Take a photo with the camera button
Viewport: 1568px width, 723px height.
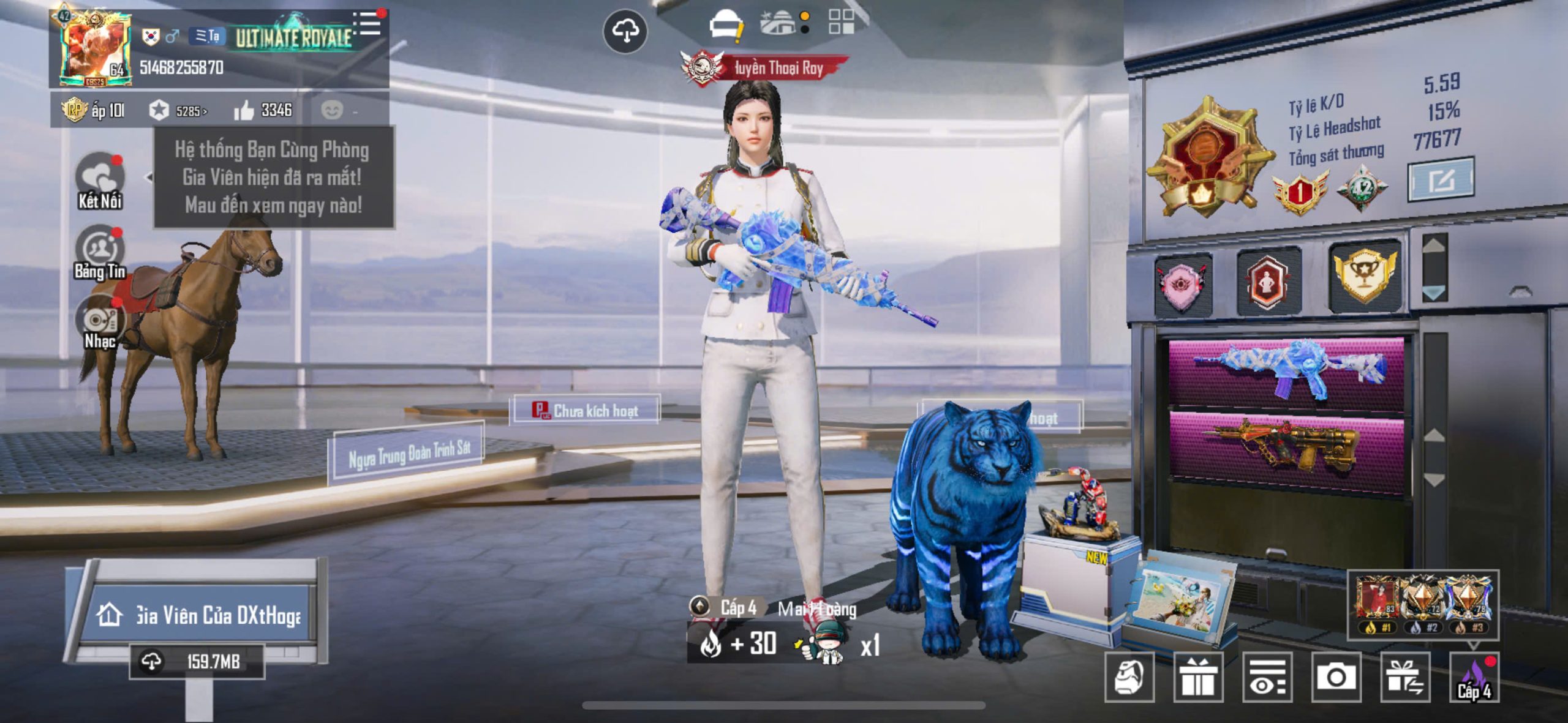1336,676
